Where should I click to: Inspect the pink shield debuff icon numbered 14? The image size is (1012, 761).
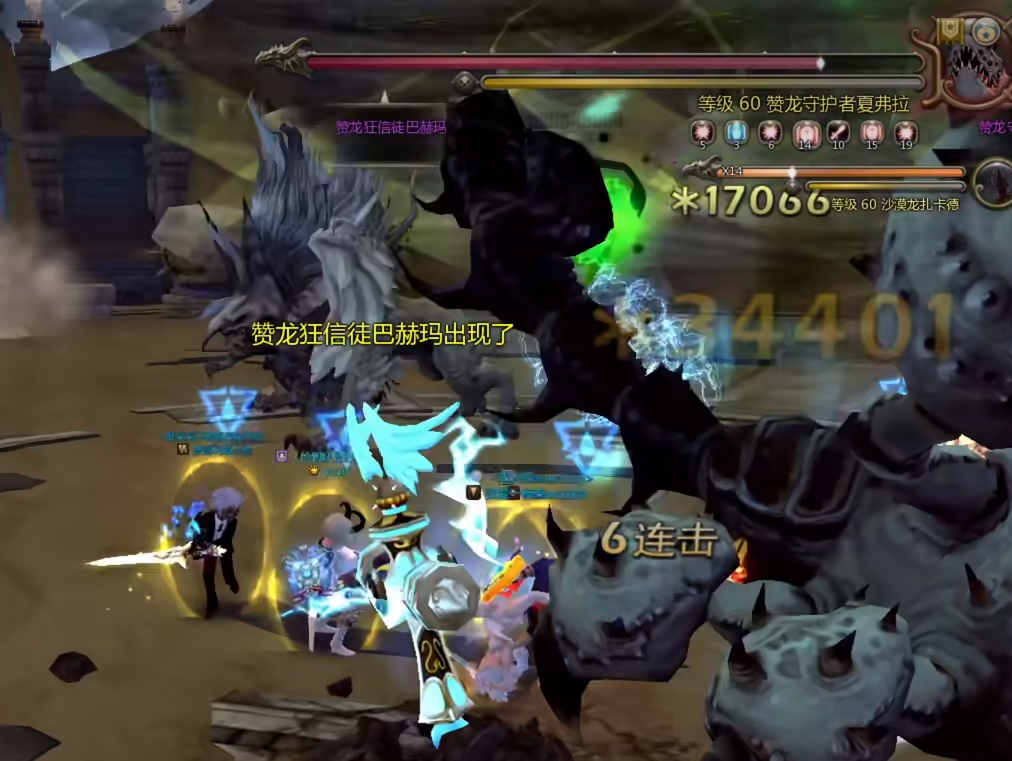[x=804, y=131]
